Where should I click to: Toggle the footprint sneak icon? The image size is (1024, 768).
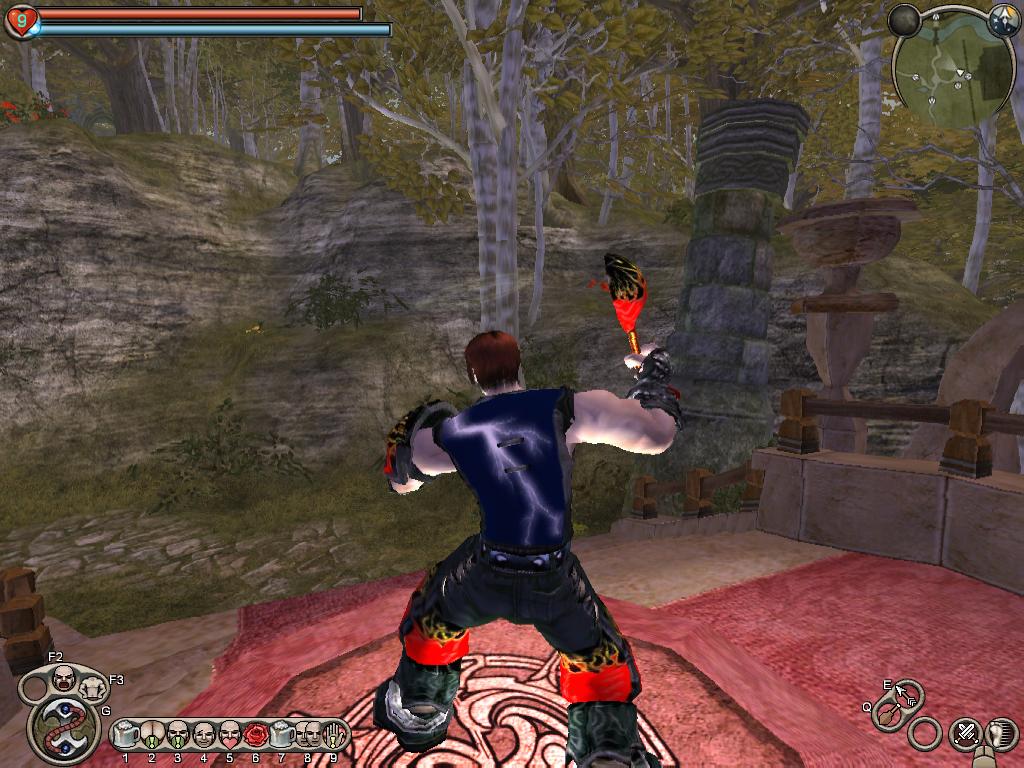click(x=1001, y=734)
